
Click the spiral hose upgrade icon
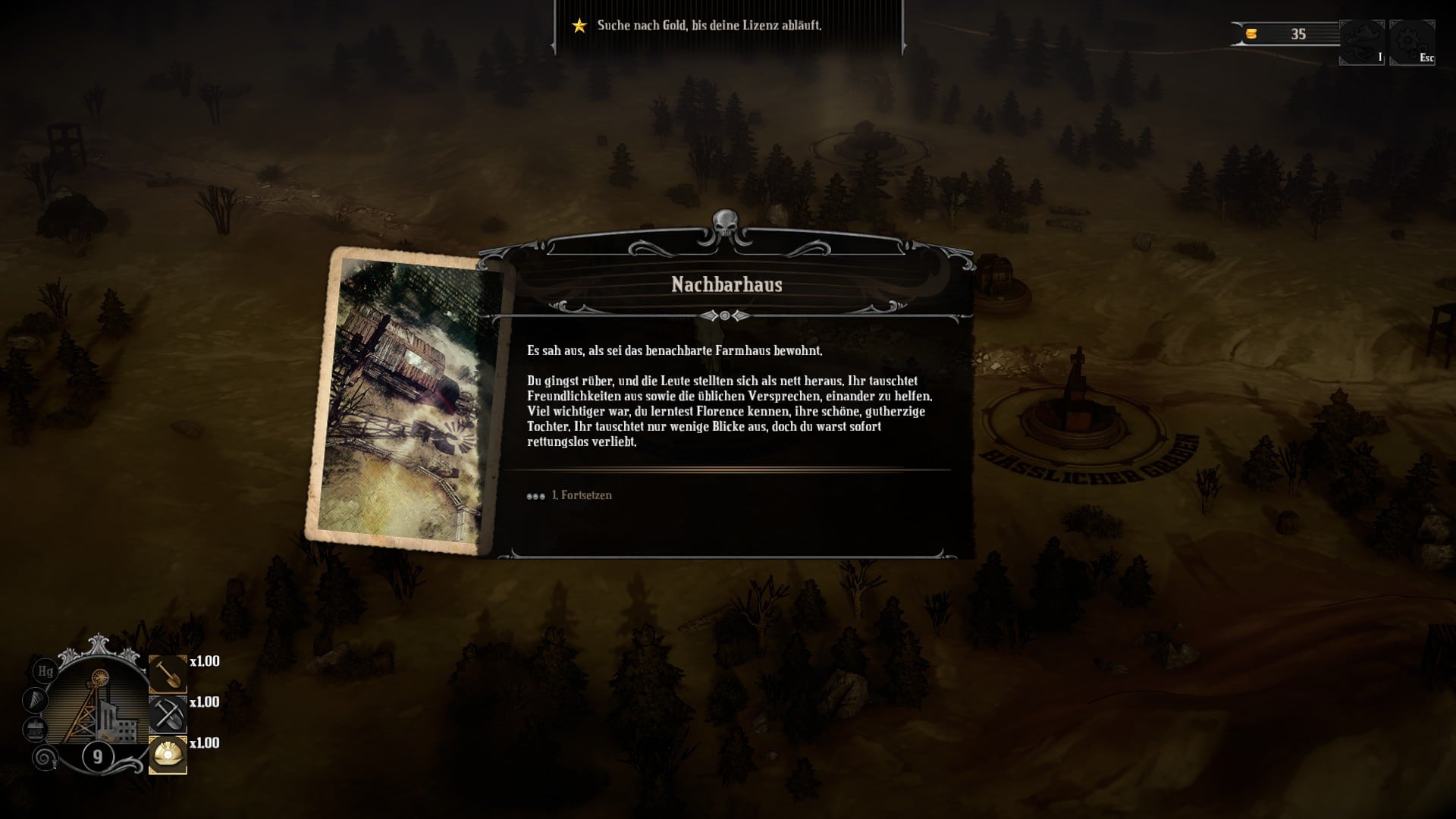(x=45, y=757)
